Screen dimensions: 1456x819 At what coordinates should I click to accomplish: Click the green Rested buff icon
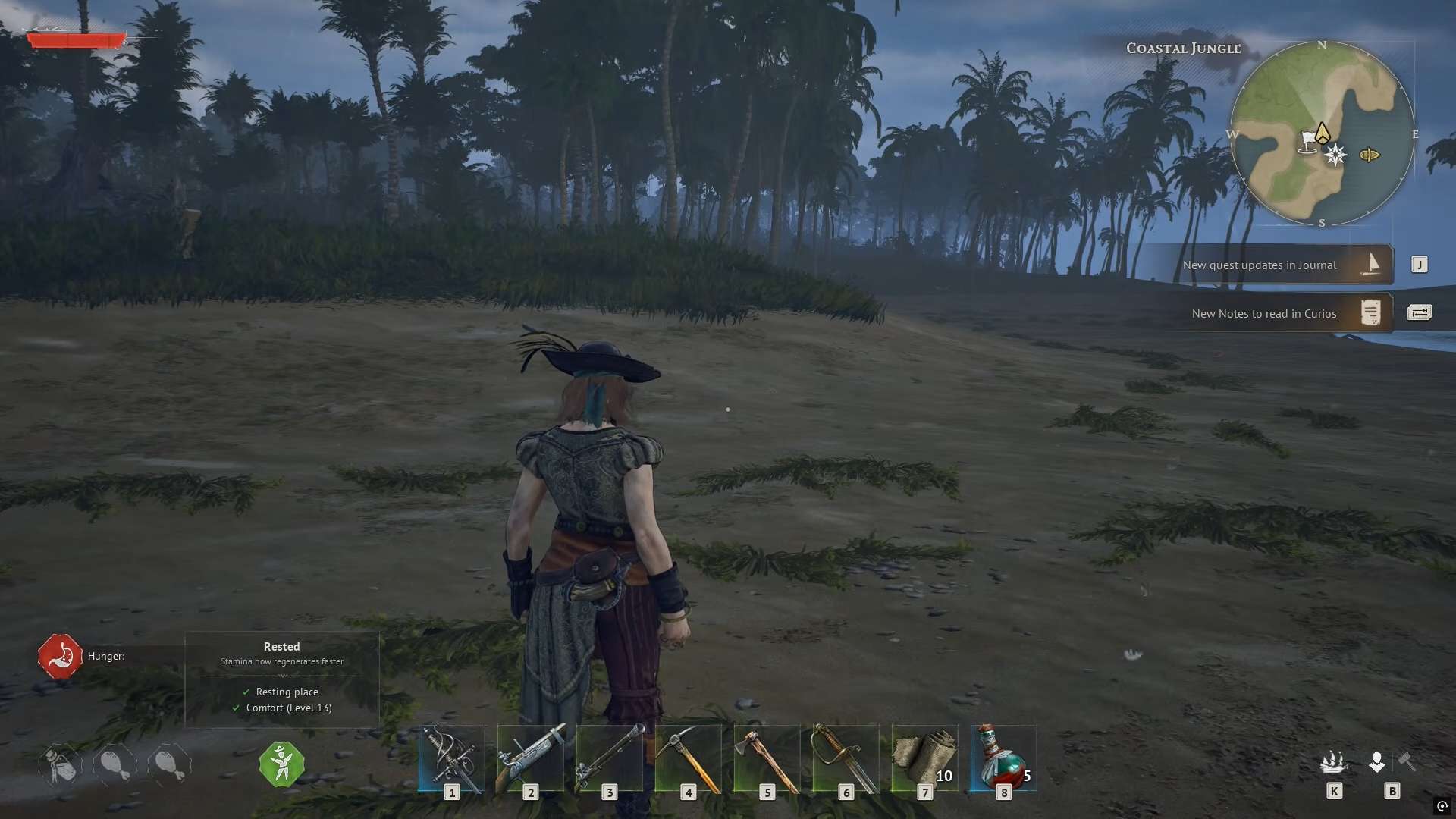282,764
